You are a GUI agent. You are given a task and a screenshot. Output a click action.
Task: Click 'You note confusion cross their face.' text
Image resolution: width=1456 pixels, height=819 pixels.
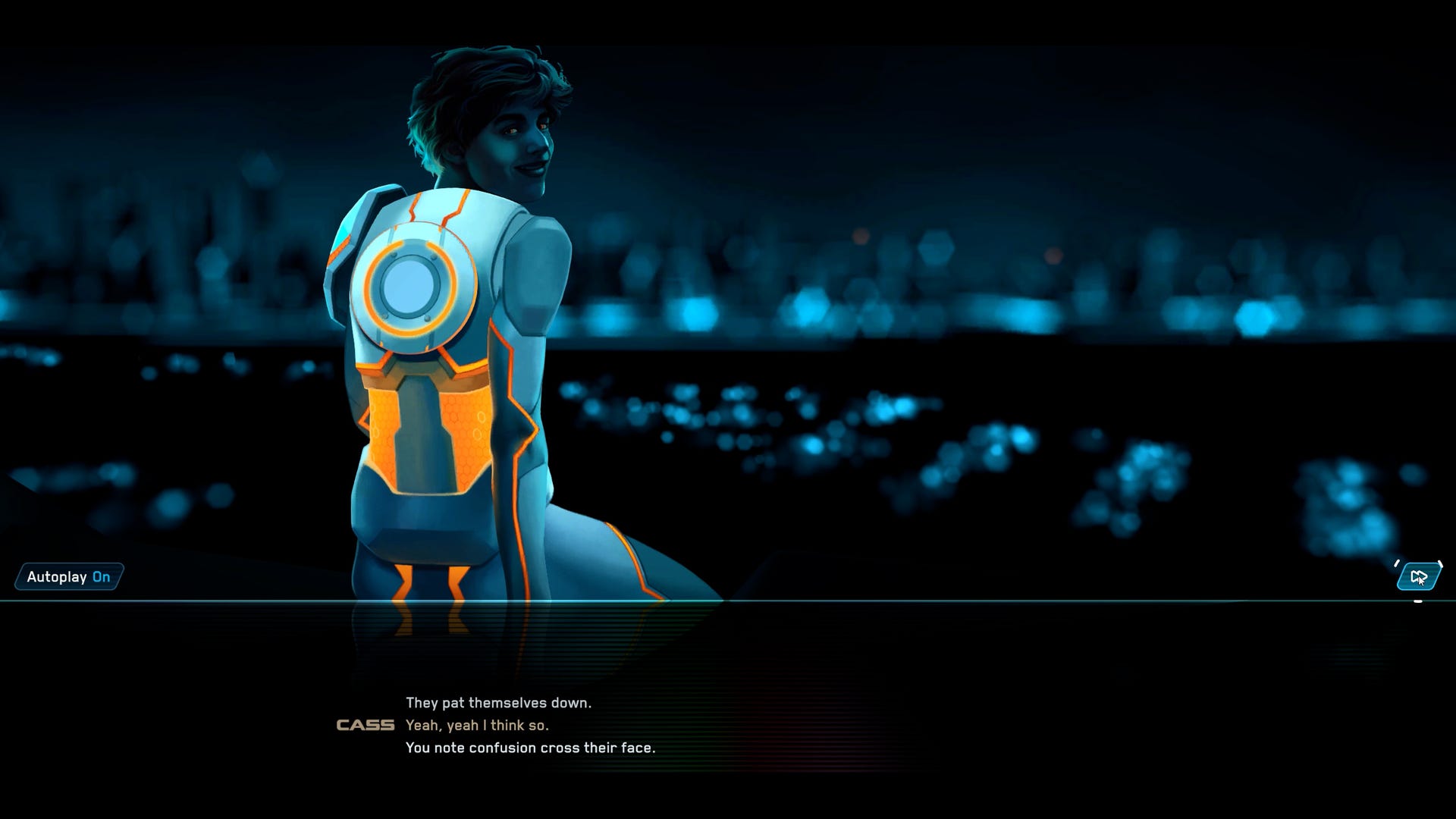(531, 748)
